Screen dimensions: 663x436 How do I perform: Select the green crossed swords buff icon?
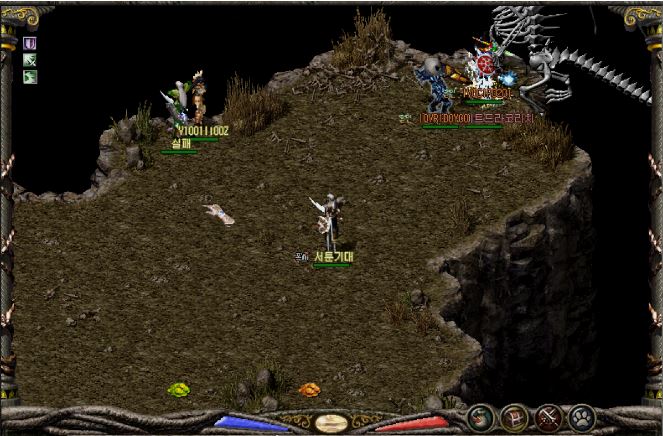[x=30, y=60]
